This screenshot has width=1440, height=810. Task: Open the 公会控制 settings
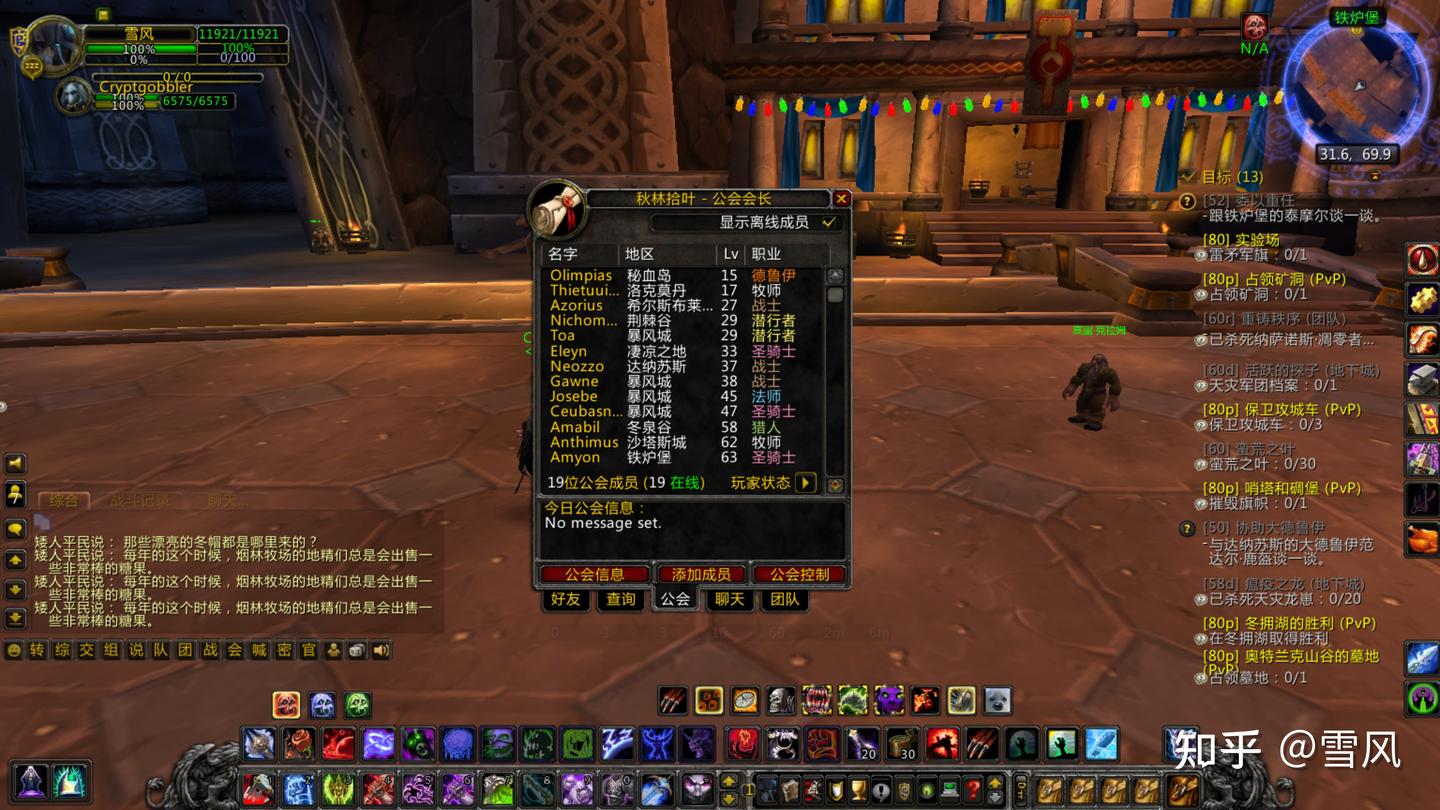click(799, 574)
